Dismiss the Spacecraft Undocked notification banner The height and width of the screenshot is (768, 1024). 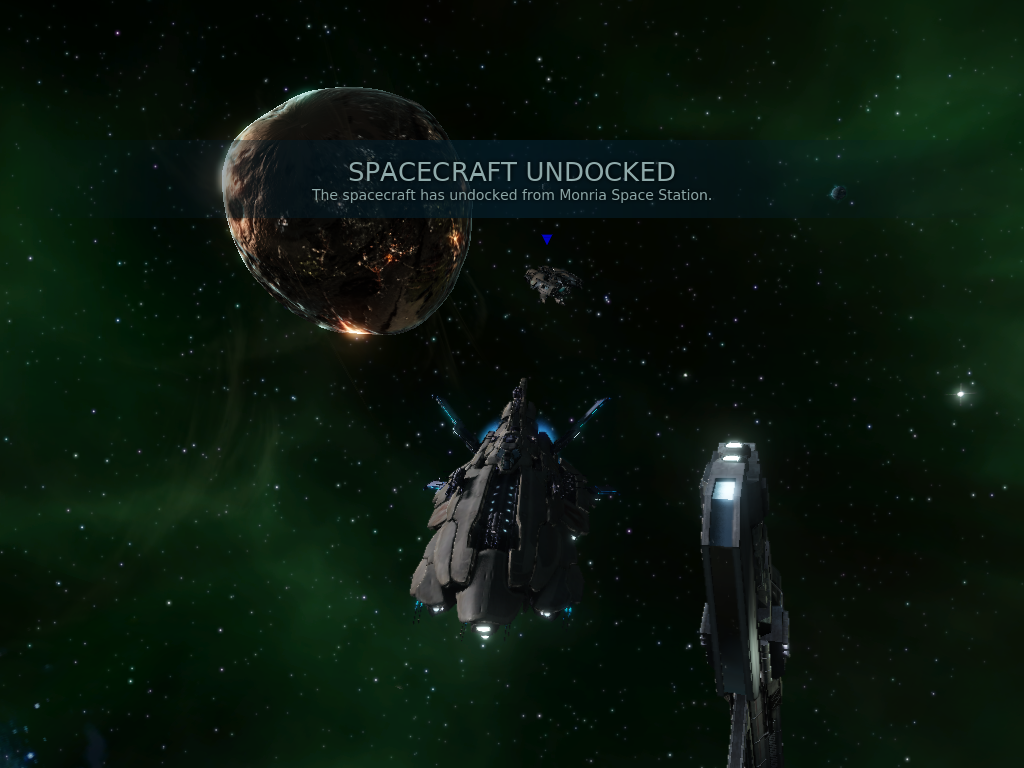click(511, 180)
